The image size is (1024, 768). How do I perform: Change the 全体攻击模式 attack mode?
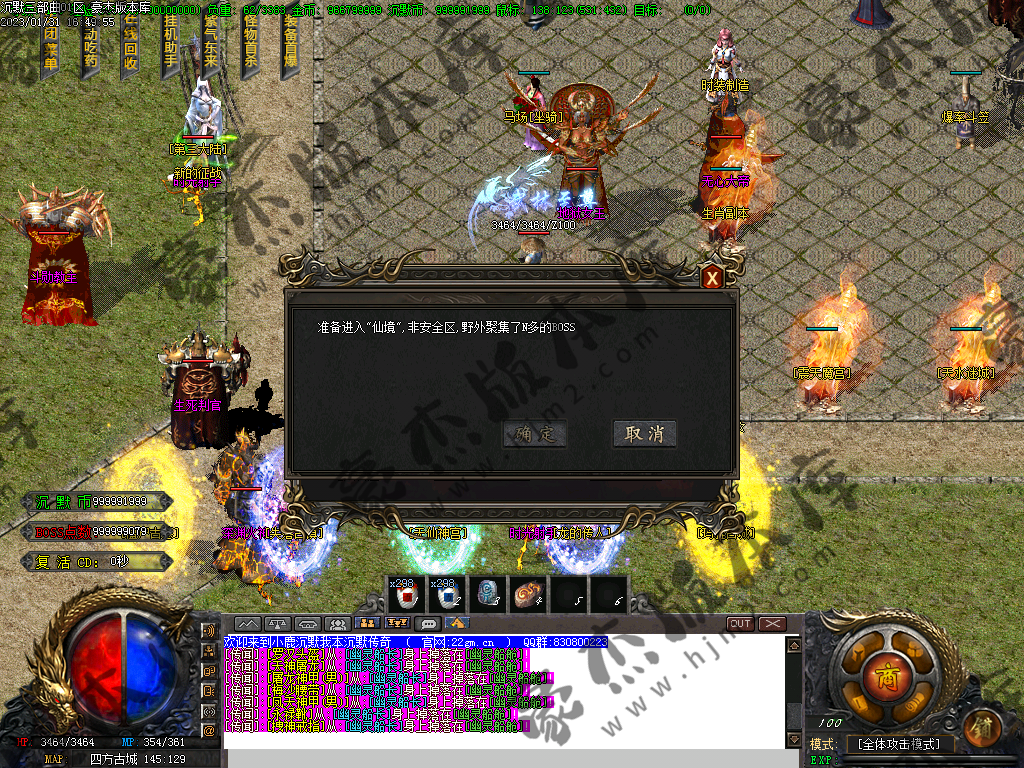coord(899,744)
